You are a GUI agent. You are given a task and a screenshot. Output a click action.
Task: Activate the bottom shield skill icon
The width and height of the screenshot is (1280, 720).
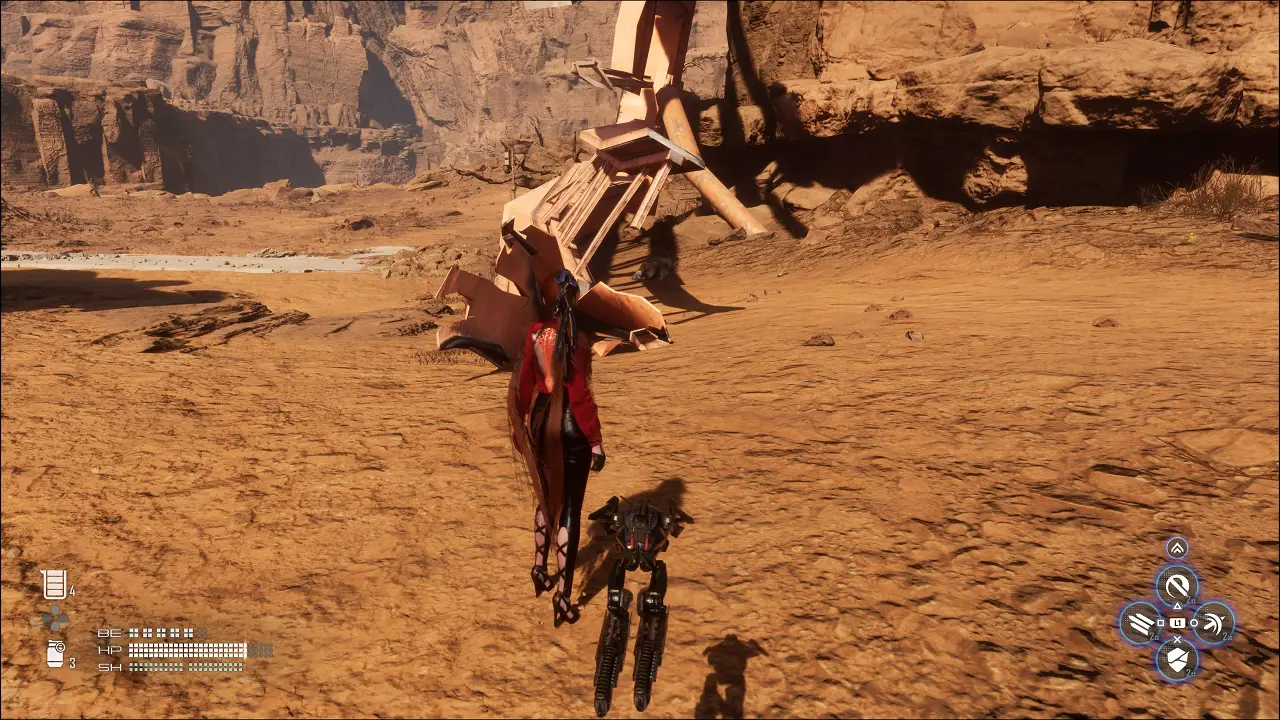coord(1177,659)
